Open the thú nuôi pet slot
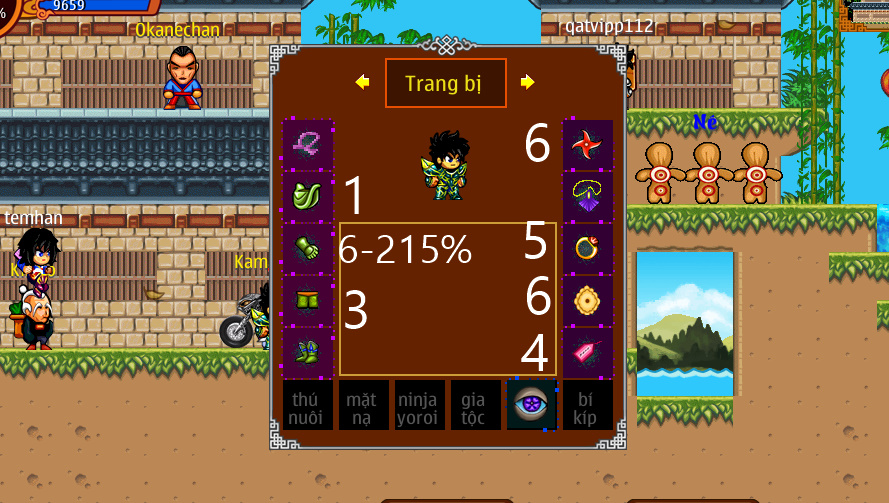This screenshot has width=889, height=503. (x=307, y=405)
